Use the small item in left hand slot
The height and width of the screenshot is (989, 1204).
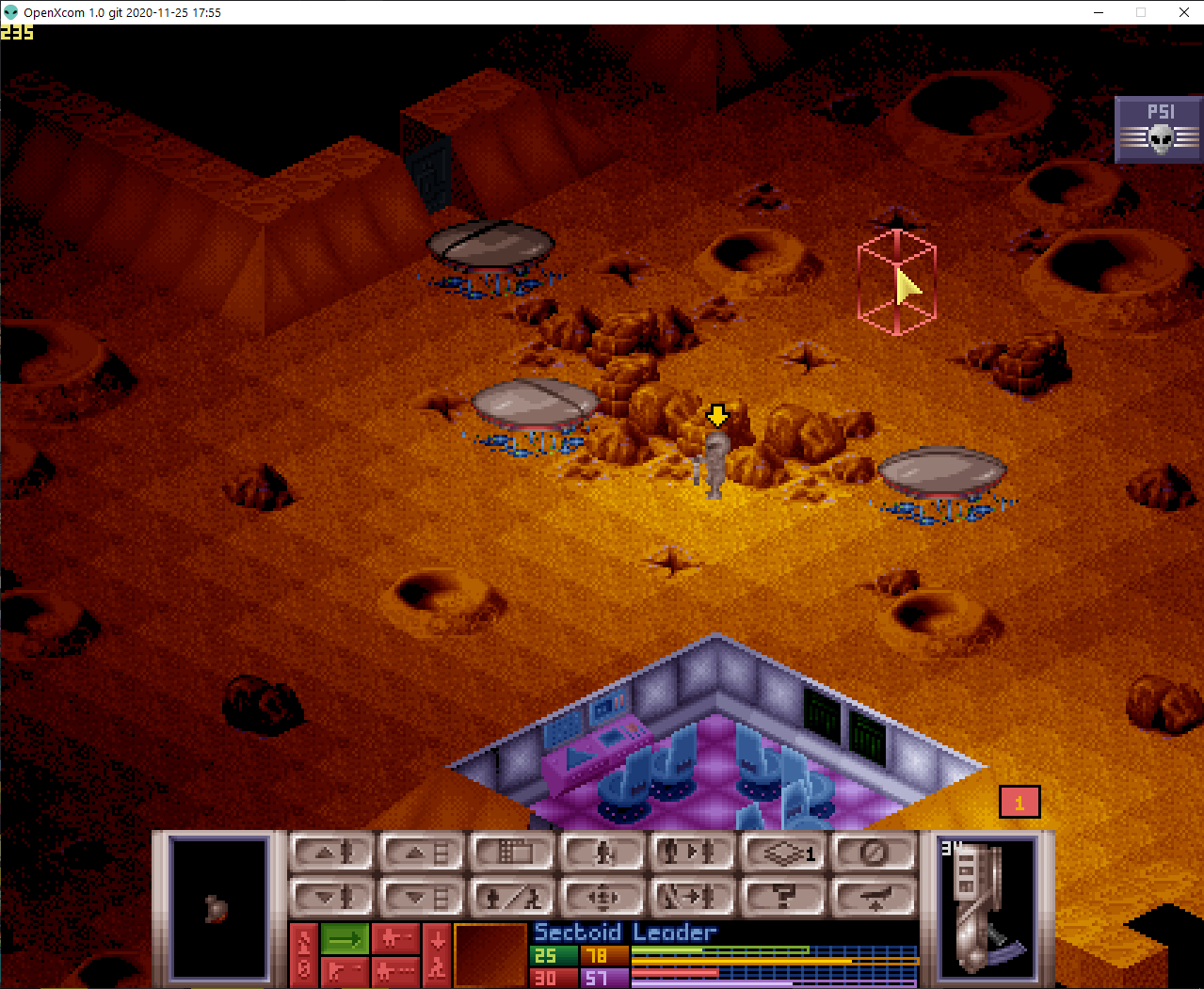pos(218,907)
